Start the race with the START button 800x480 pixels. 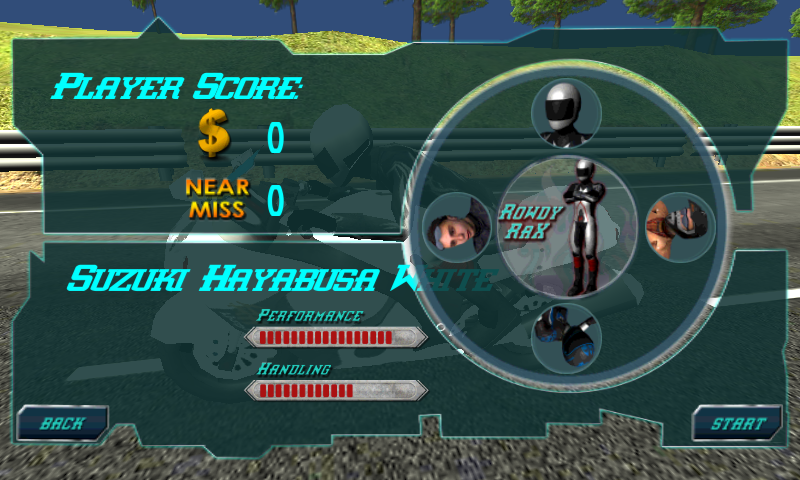[738, 424]
